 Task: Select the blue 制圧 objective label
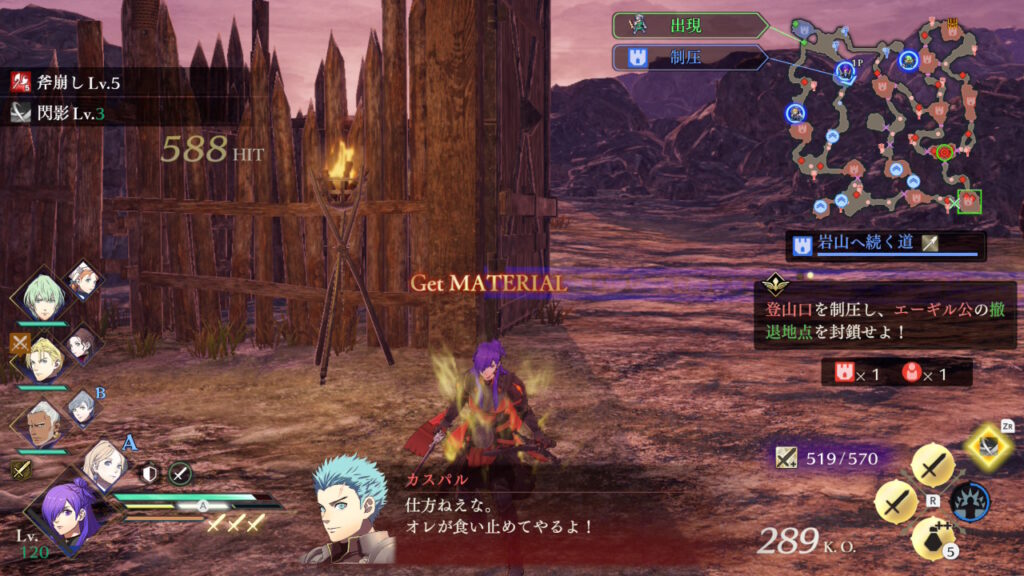(x=690, y=58)
